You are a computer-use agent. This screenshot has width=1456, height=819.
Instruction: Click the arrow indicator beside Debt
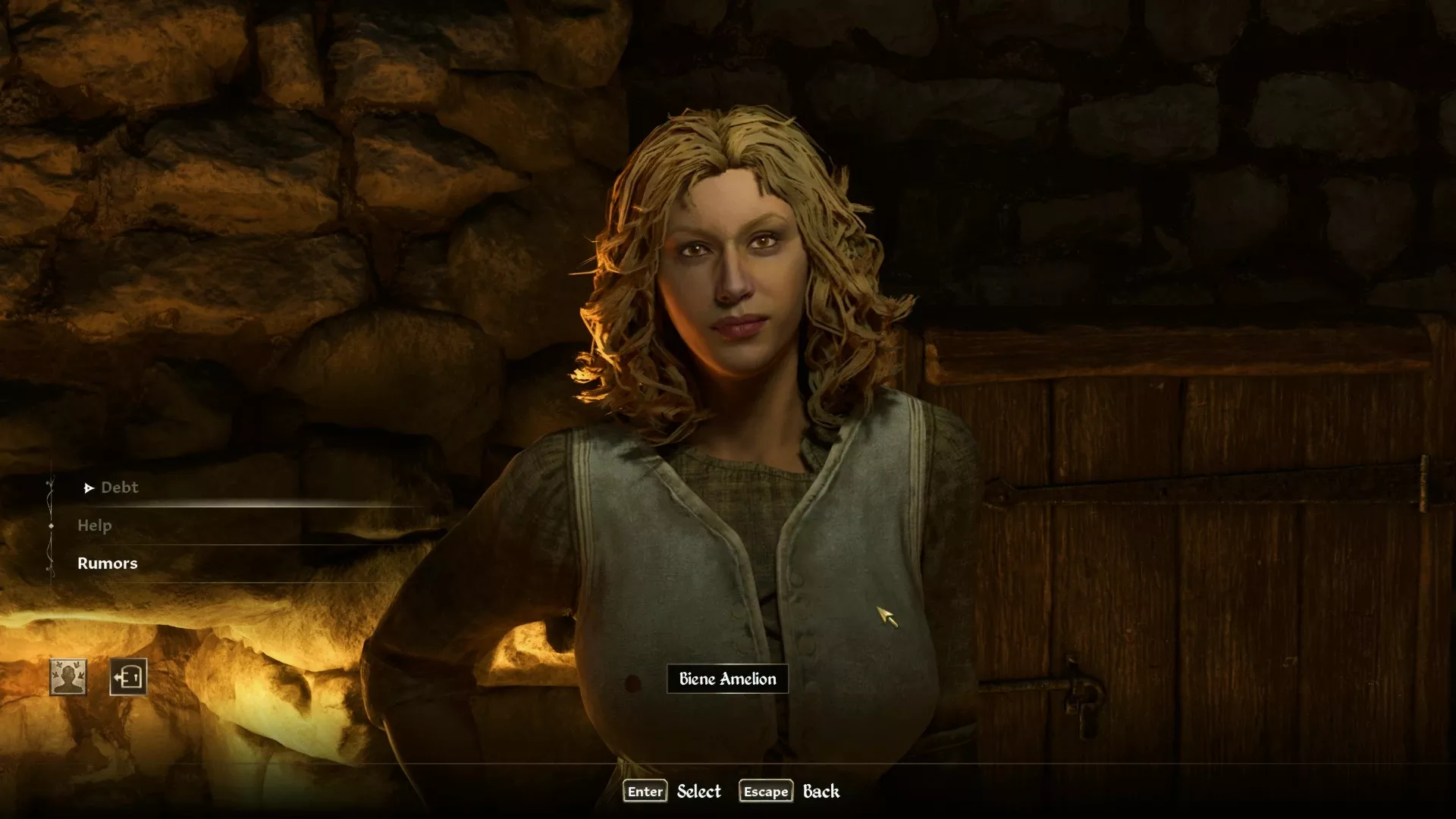89,488
